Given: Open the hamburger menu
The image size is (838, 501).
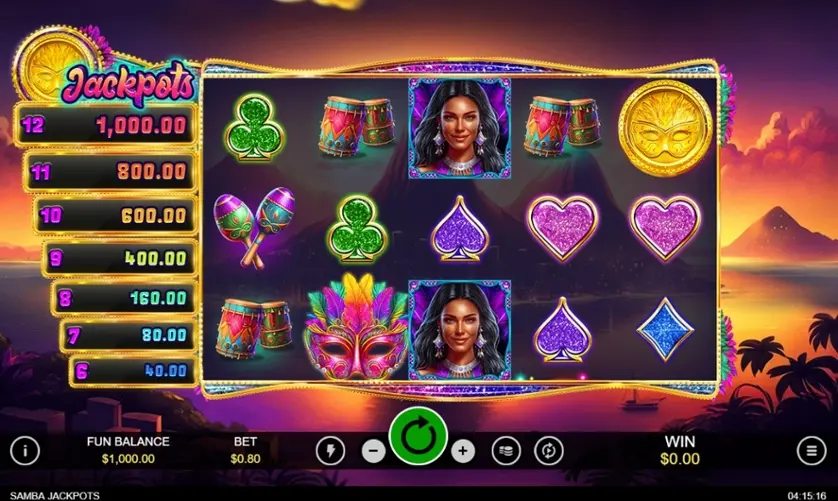Looking at the screenshot, I should pyautogui.click(x=810, y=450).
